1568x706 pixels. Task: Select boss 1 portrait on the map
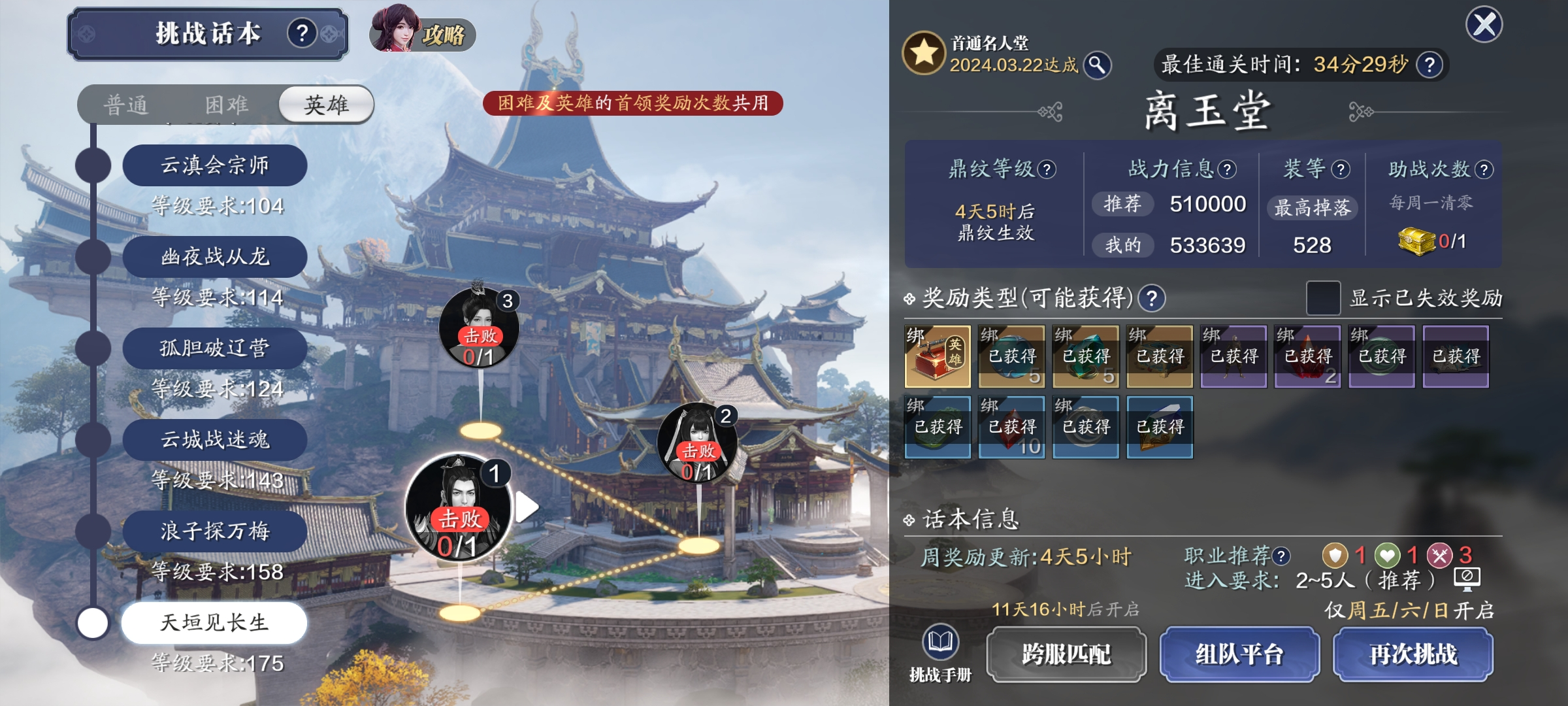click(x=458, y=507)
